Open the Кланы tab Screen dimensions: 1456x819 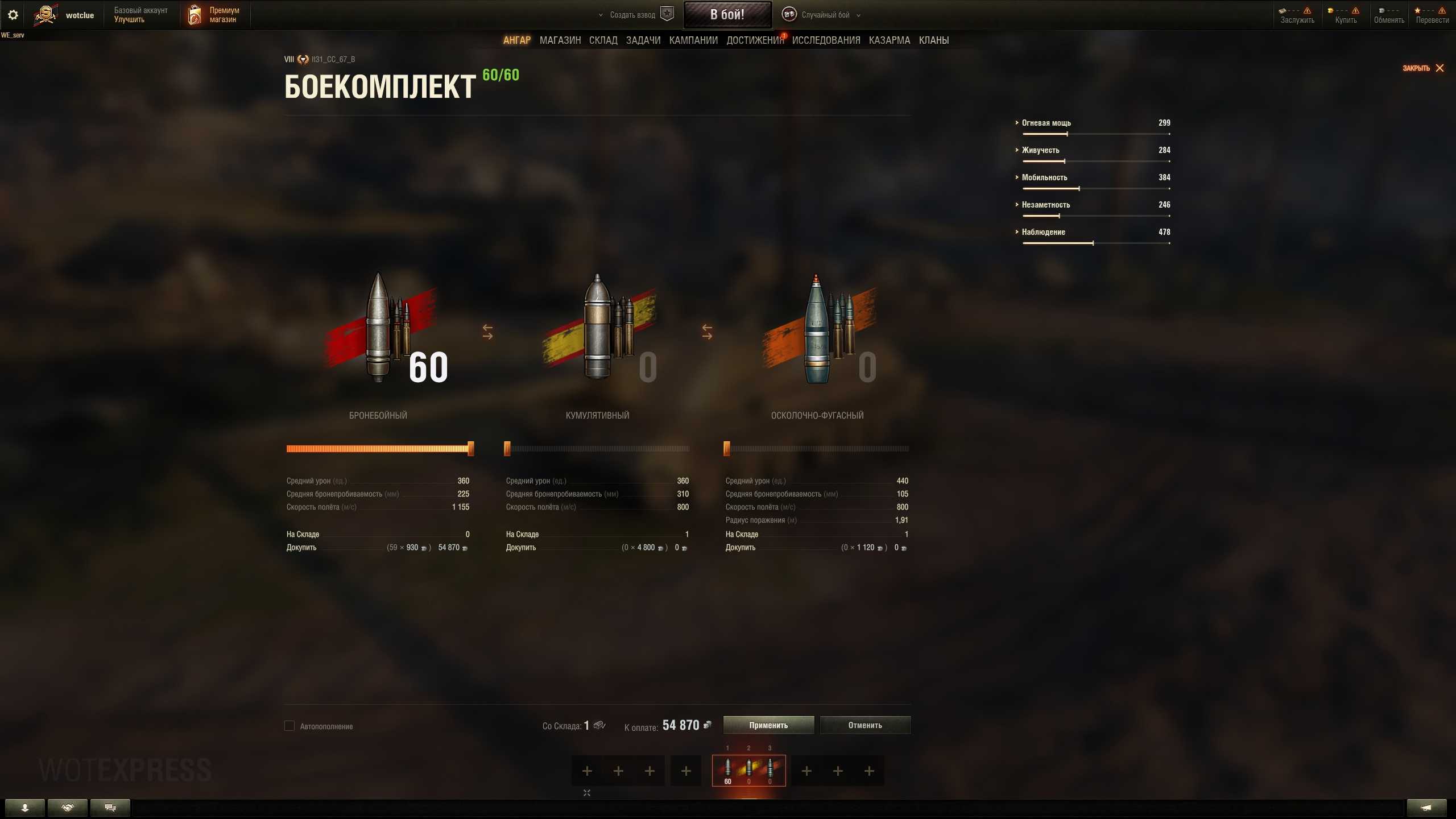[934, 40]
